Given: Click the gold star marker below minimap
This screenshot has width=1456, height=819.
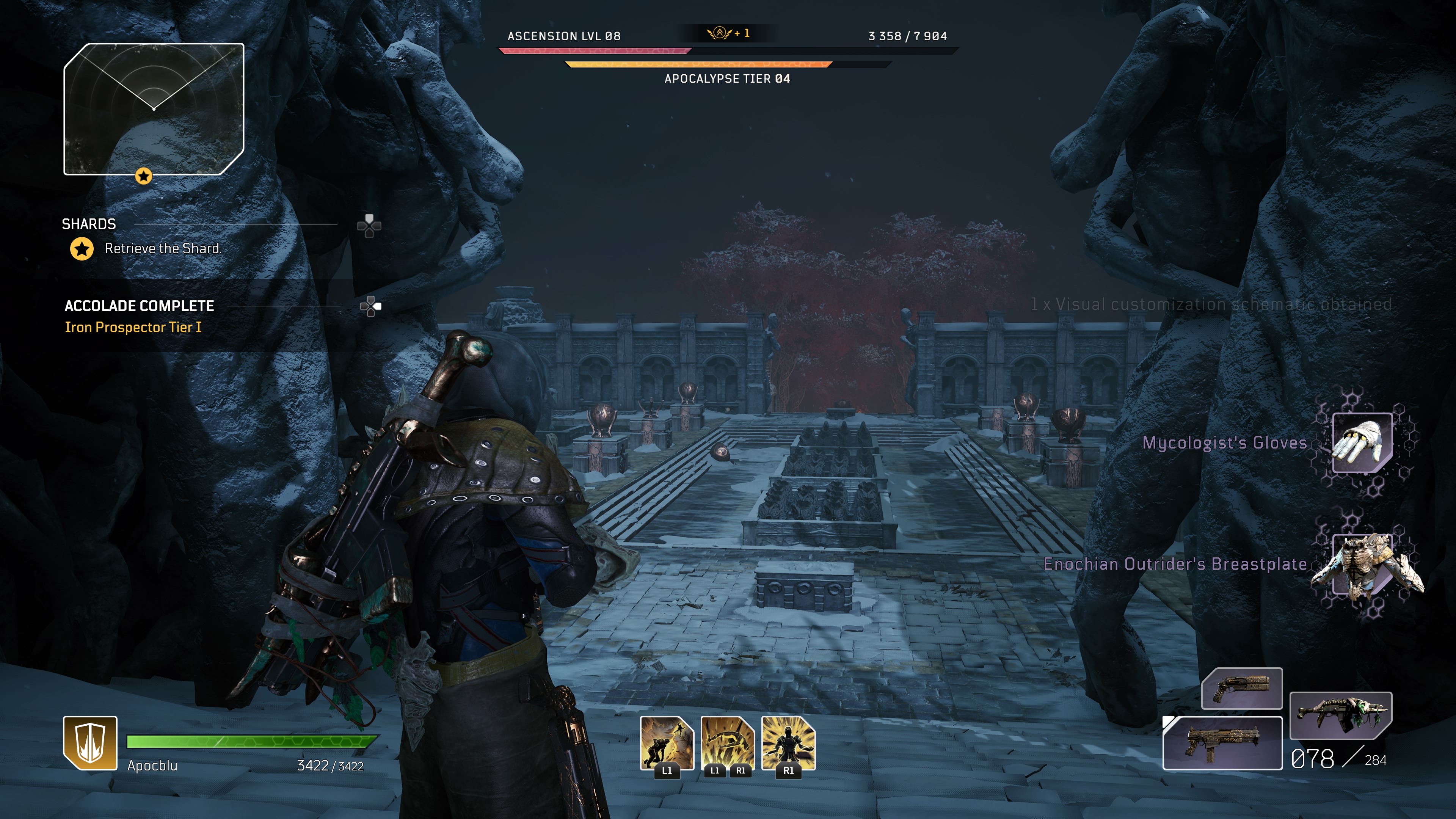Looking at the screenshot, I should 144,176.
